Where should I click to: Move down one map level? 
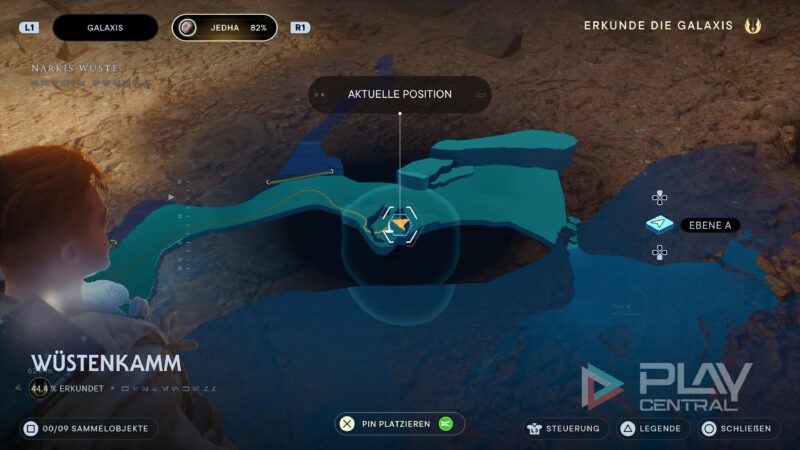[x=659, y=252]
